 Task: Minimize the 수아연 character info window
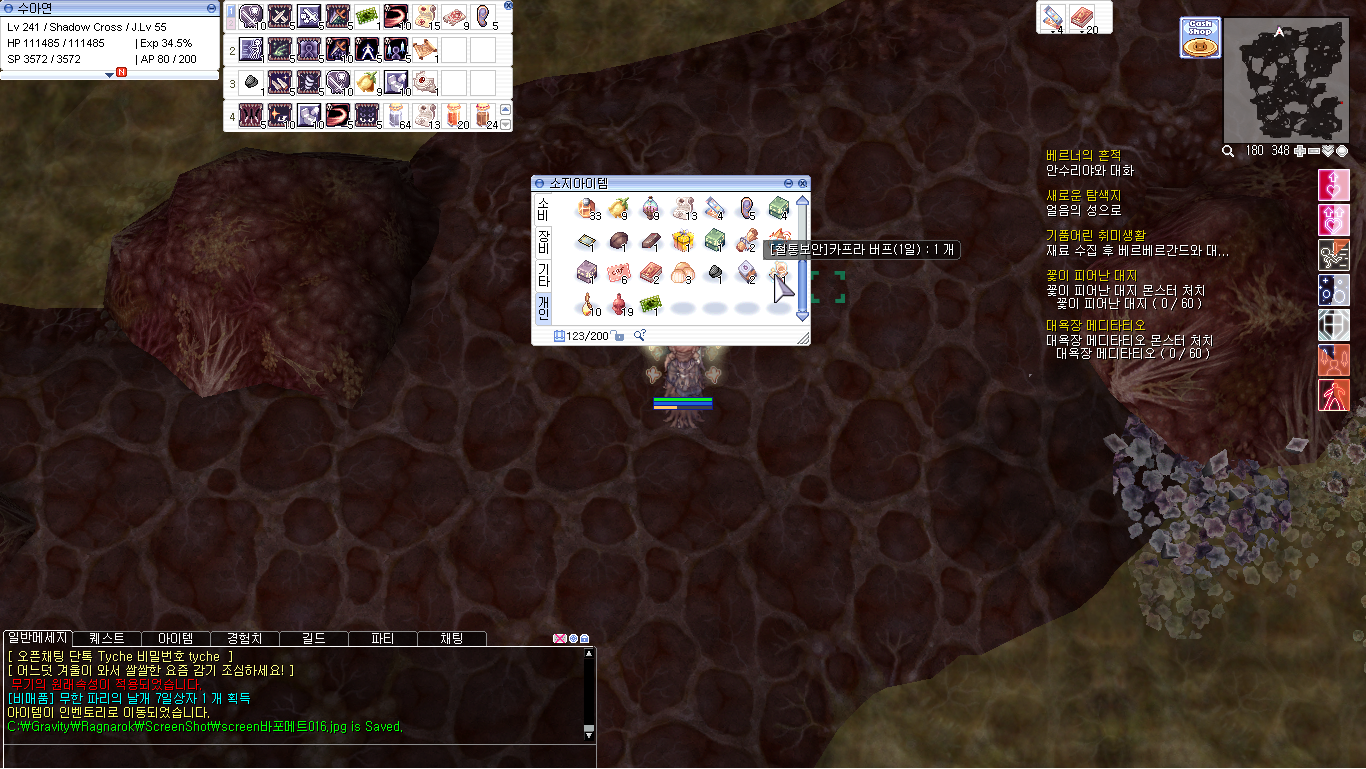(x=210, y=8)
